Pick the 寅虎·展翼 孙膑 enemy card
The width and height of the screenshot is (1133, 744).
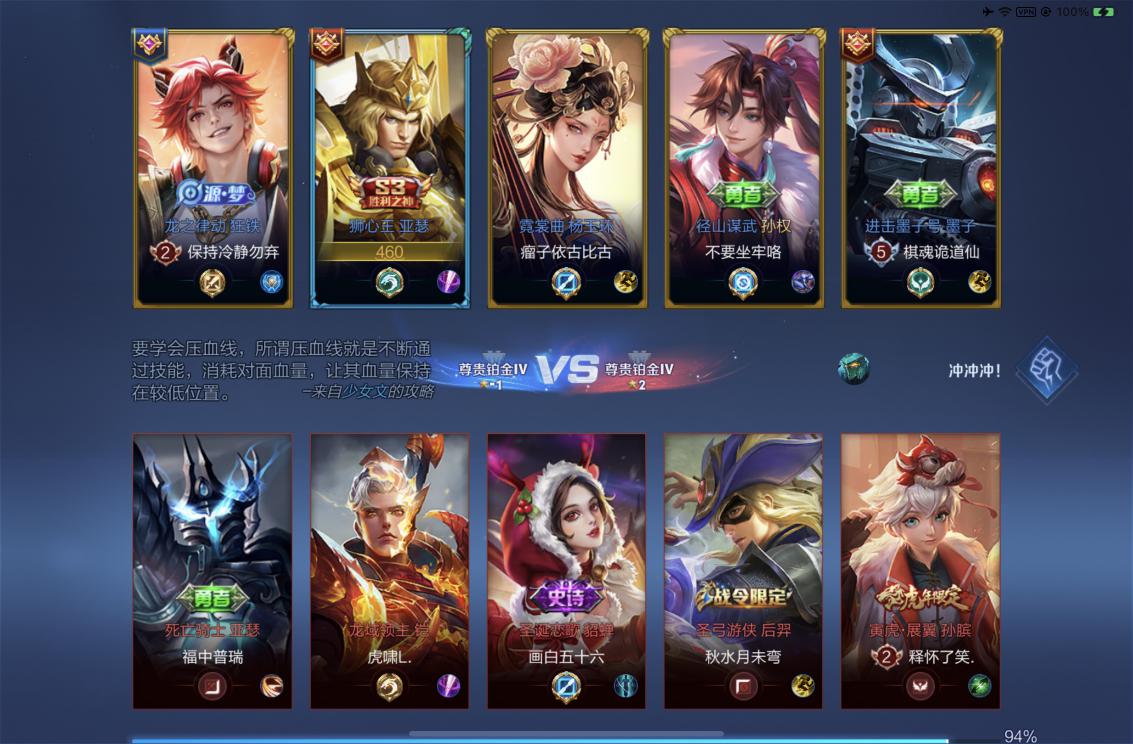921,571
